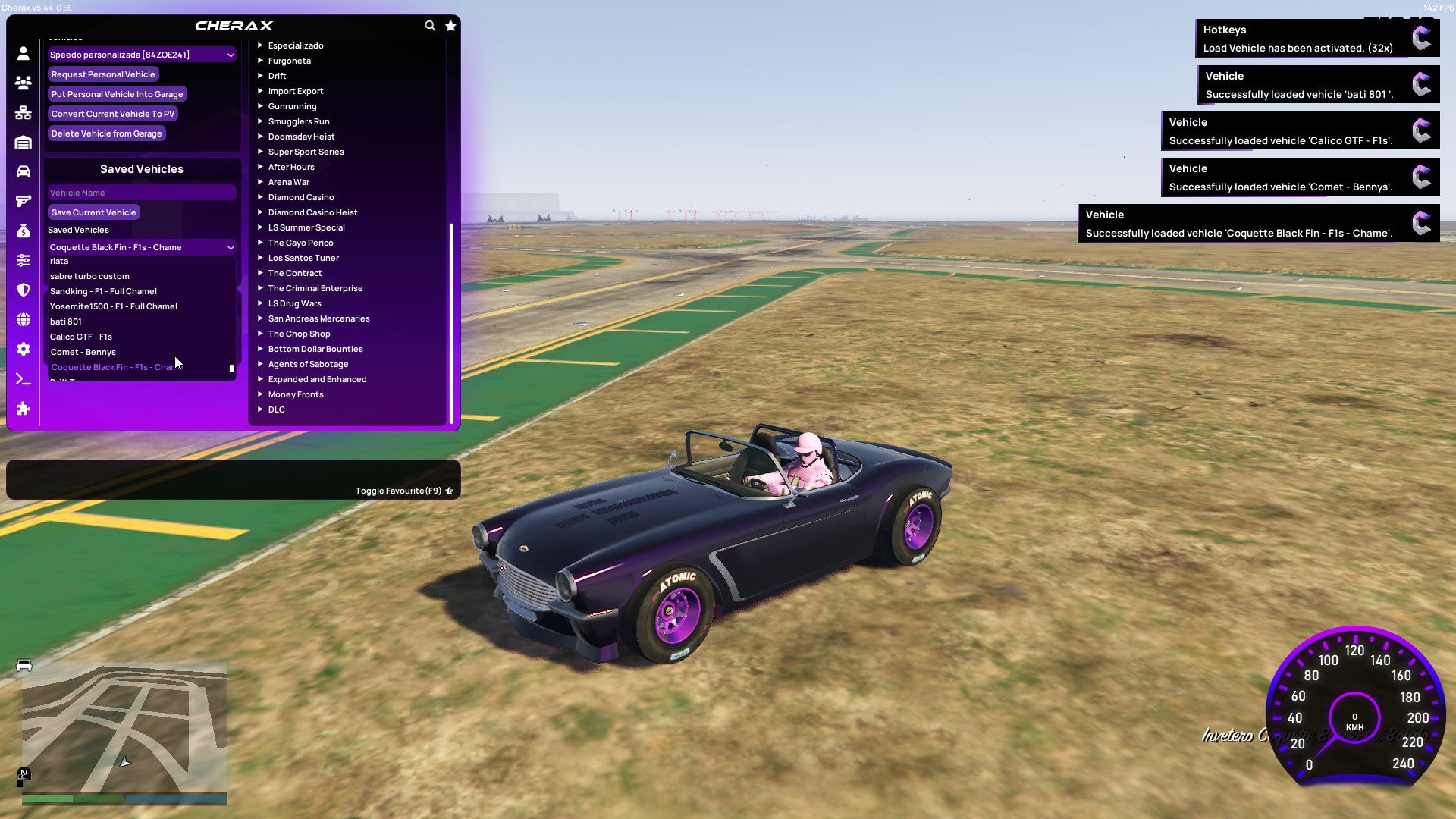Expand the Coquette Black Fin saved vehicle dropdown
The image size is (1456, 819).
click(x=141, y=247)
